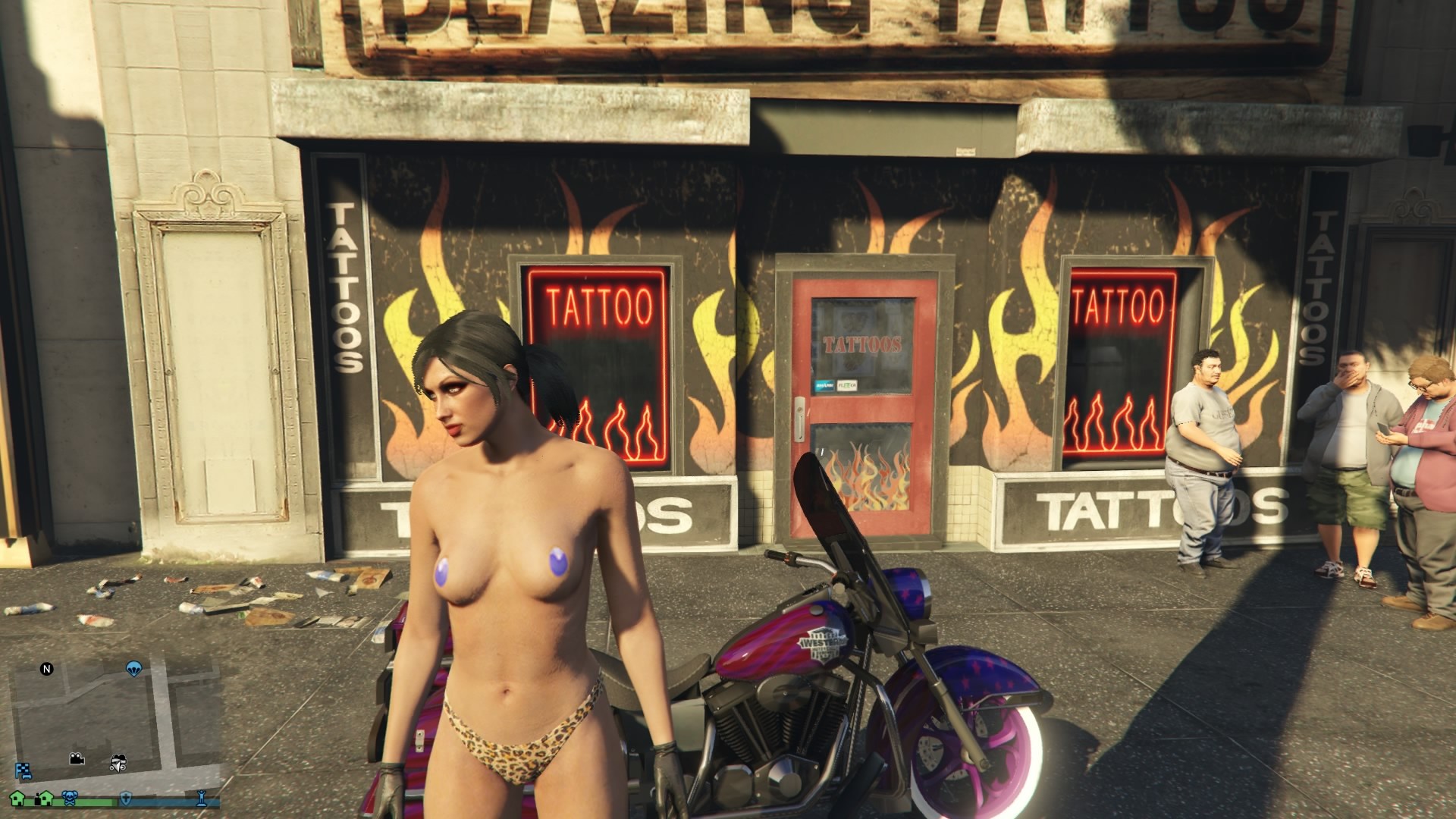Select the blue parachute marker on the minimap
The width and height of the screenshot is (1456, 819).
click(x=134, y=669)
